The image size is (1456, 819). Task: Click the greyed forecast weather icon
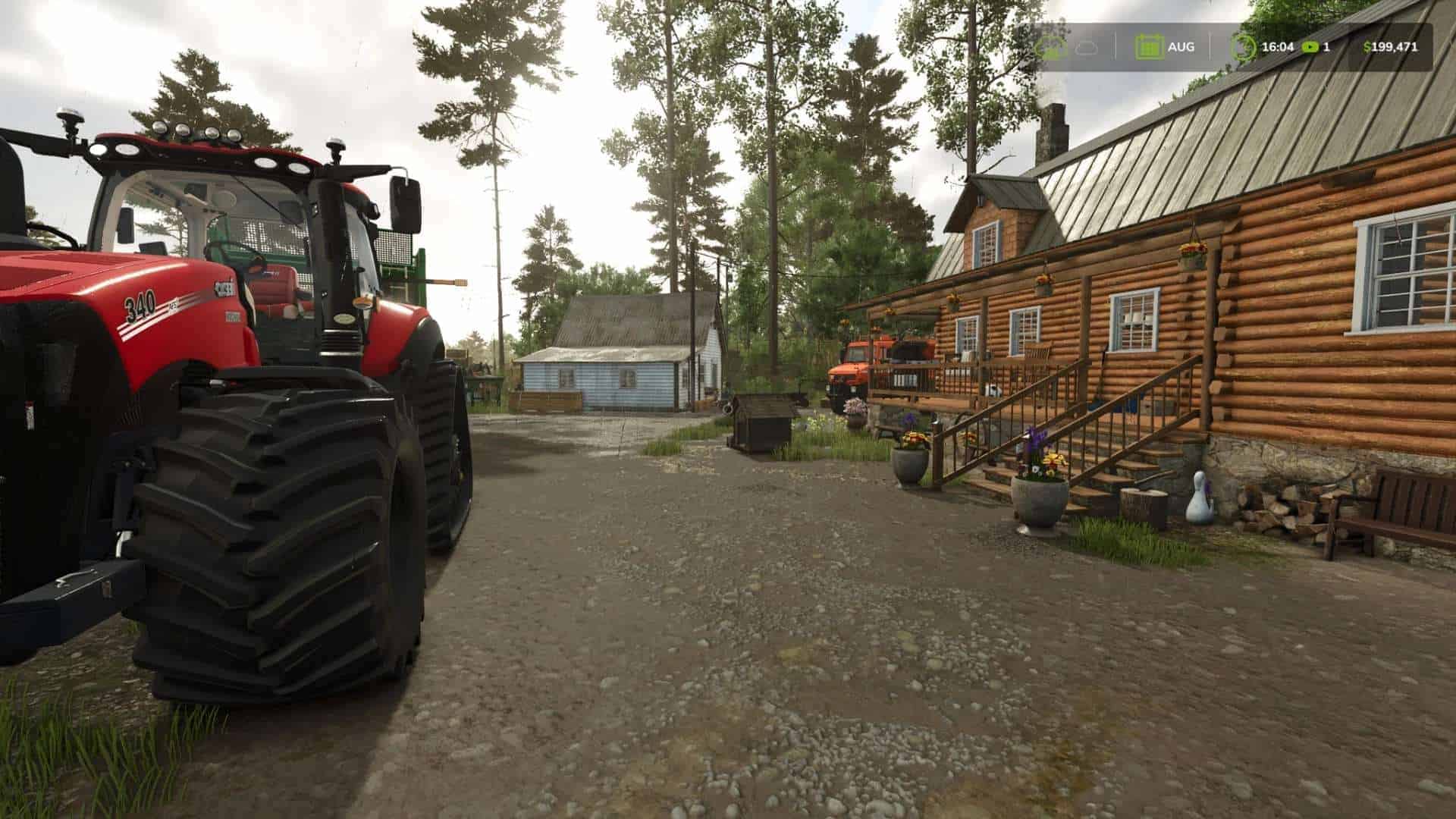[x=1086, y=46]
